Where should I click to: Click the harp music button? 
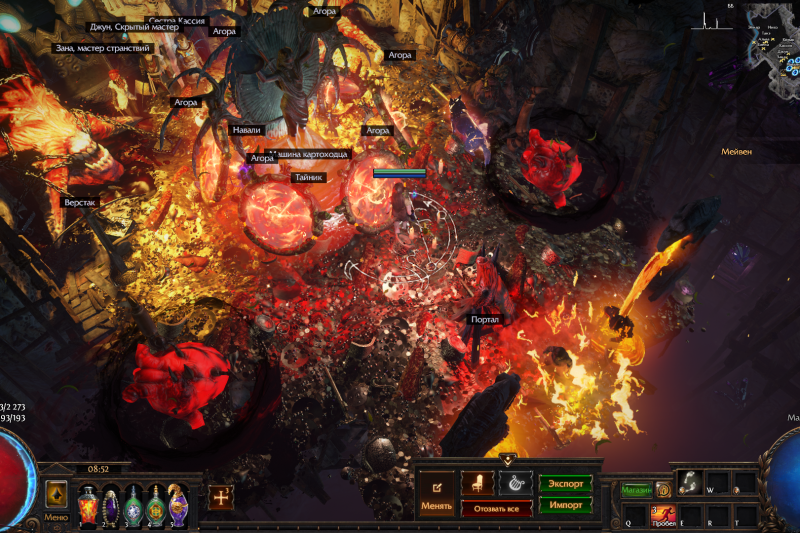(515, 482)
